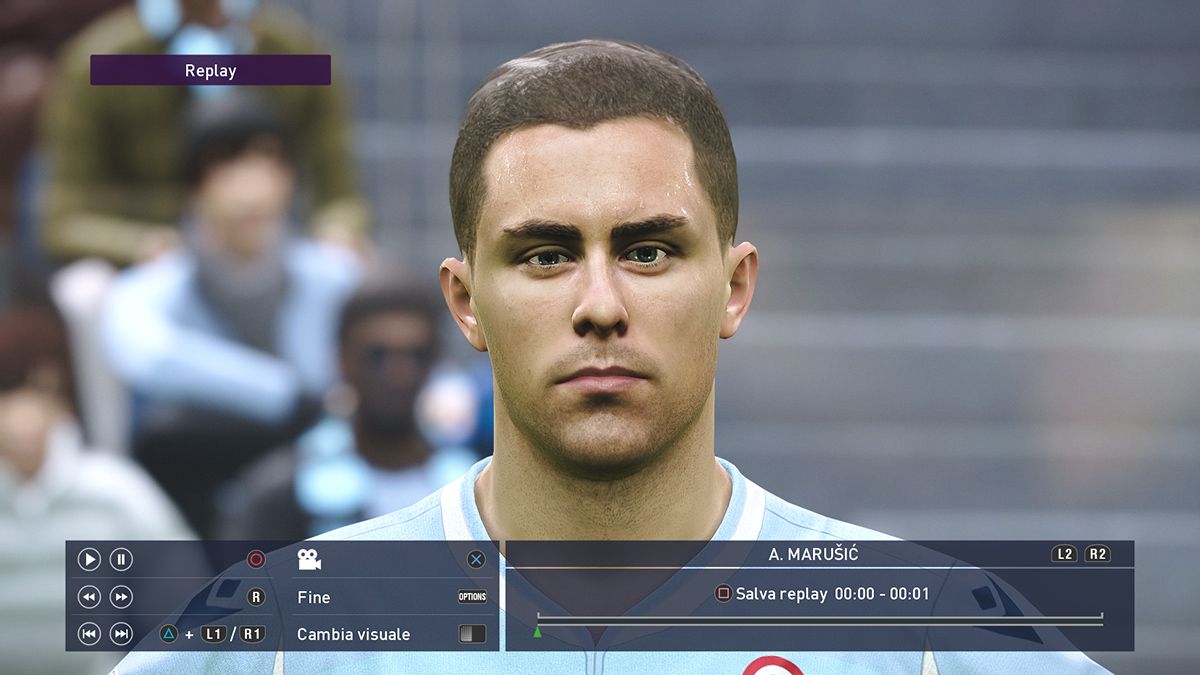Click the A. MARUŠIĆ player name header
The height and width of the screenshot is (675, 1200).
click(813, 554)
